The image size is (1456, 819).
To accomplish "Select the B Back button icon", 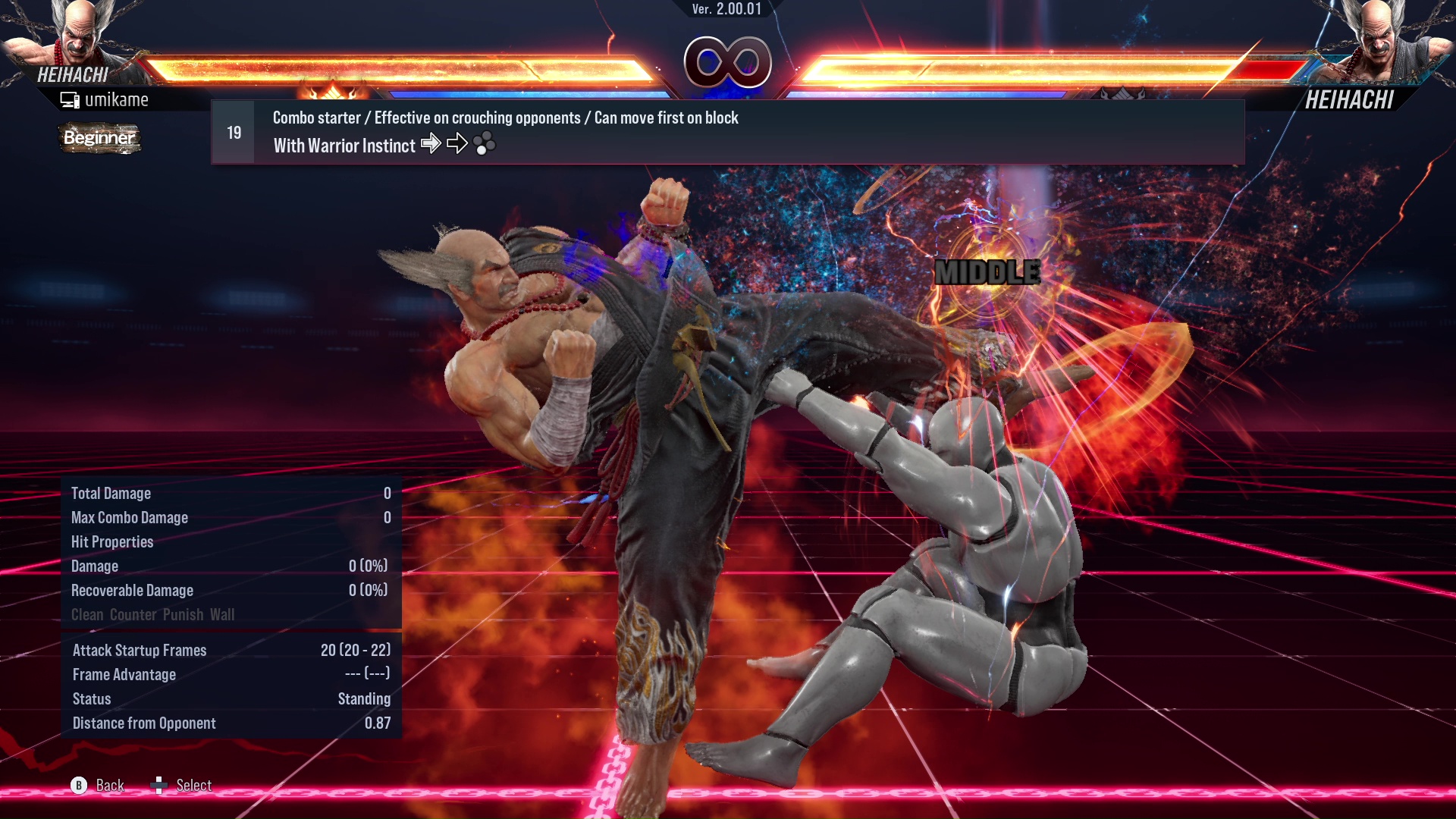I will pyautogui.click(x=79, y=786).
